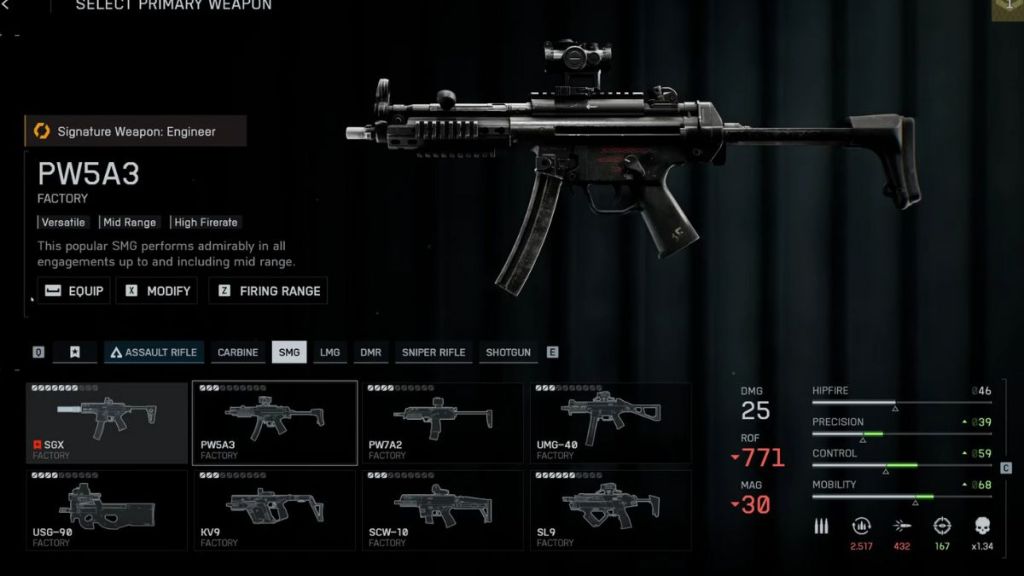Open the LMG weapon tab
1024x576 pixels.
point(330,352)
